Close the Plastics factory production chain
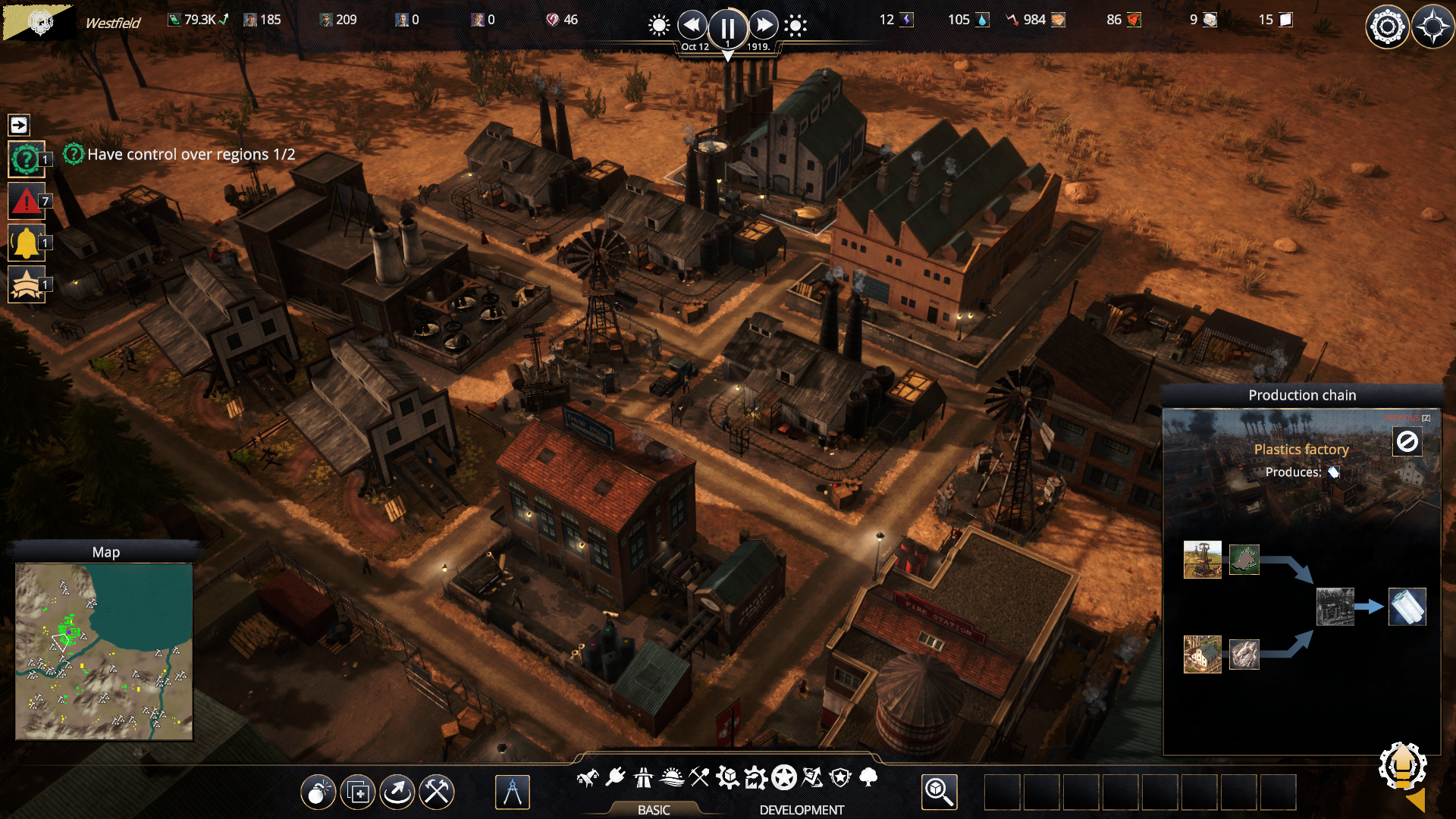The image size is (1456, 819). [x=1407, y=441]
